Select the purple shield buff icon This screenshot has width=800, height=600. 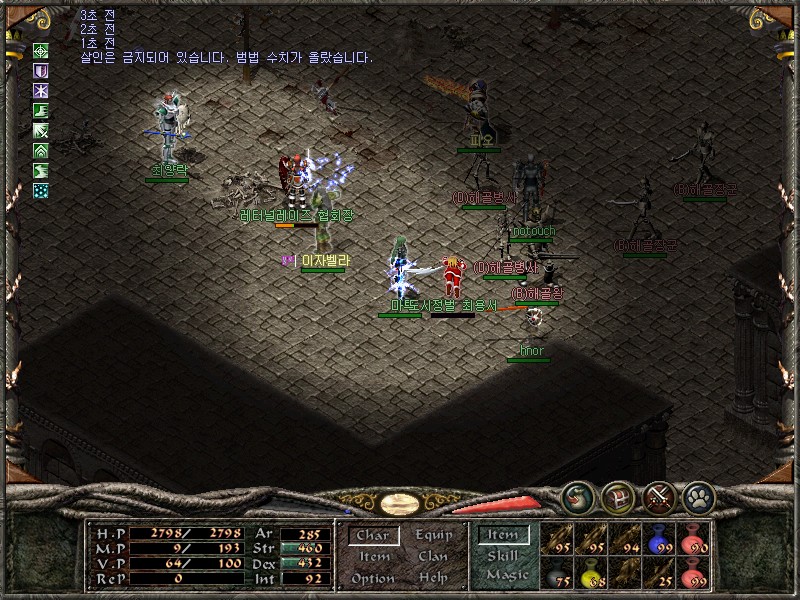(x=41, y=71)
